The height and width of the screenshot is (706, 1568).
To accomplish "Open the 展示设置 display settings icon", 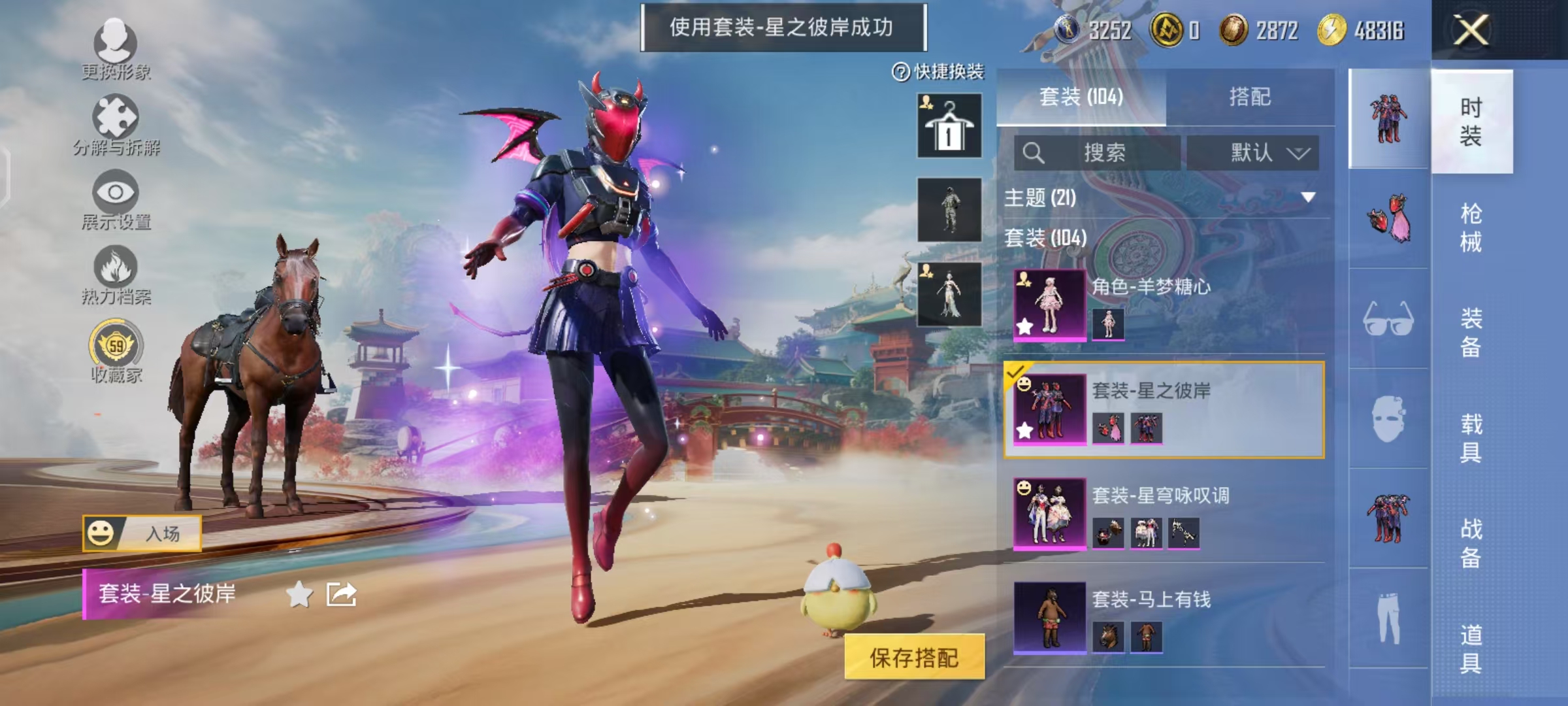I will coord(116,193).
